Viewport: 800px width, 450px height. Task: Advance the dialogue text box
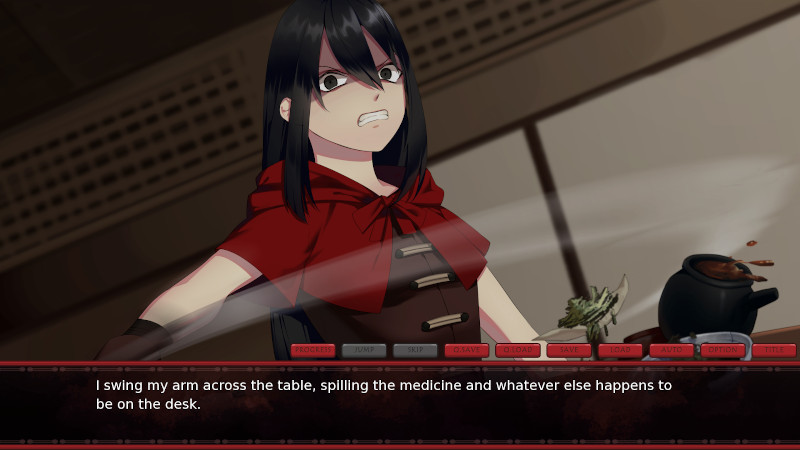pos(400,400)
